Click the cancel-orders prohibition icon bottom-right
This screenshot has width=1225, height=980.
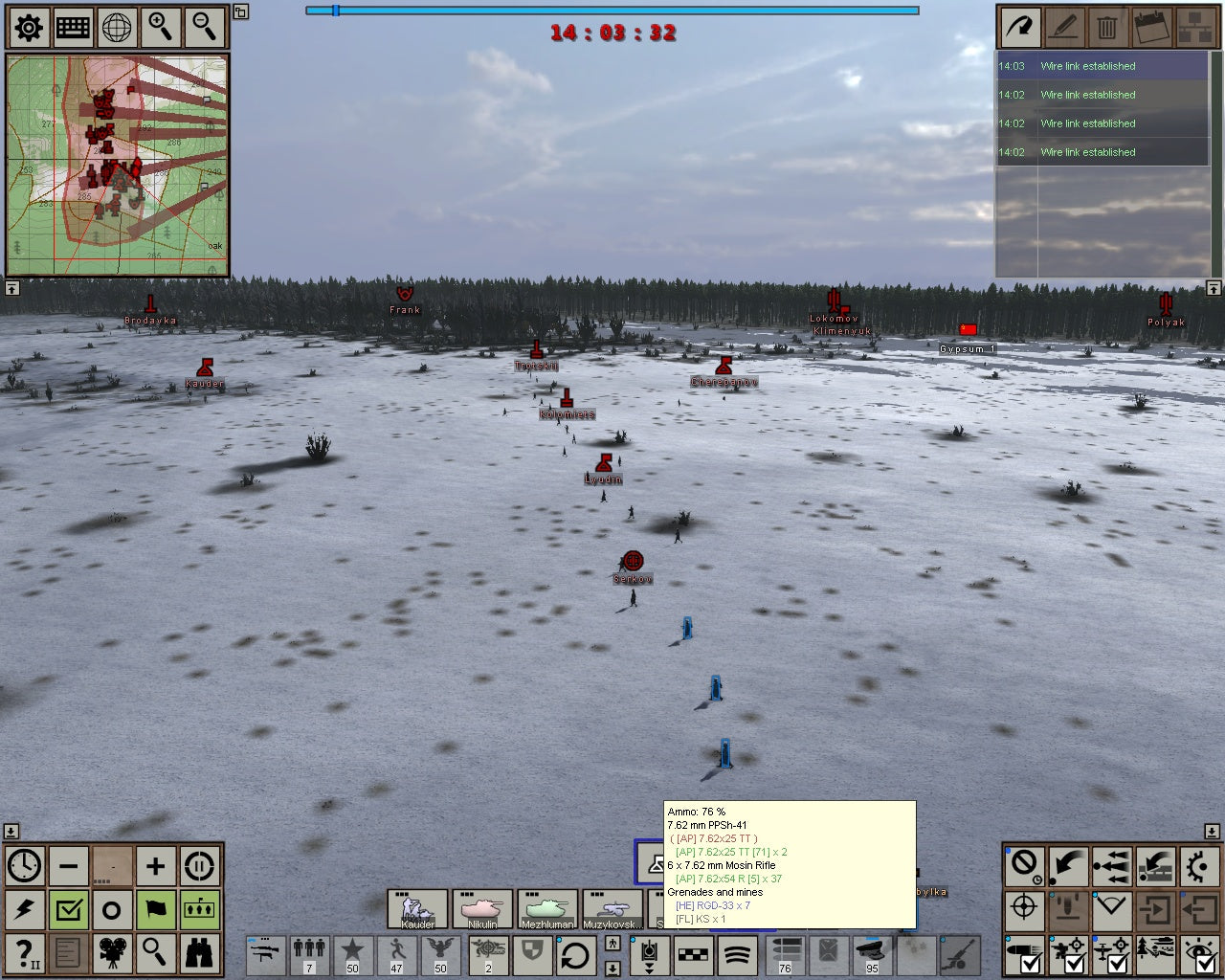coord(1023,867)
